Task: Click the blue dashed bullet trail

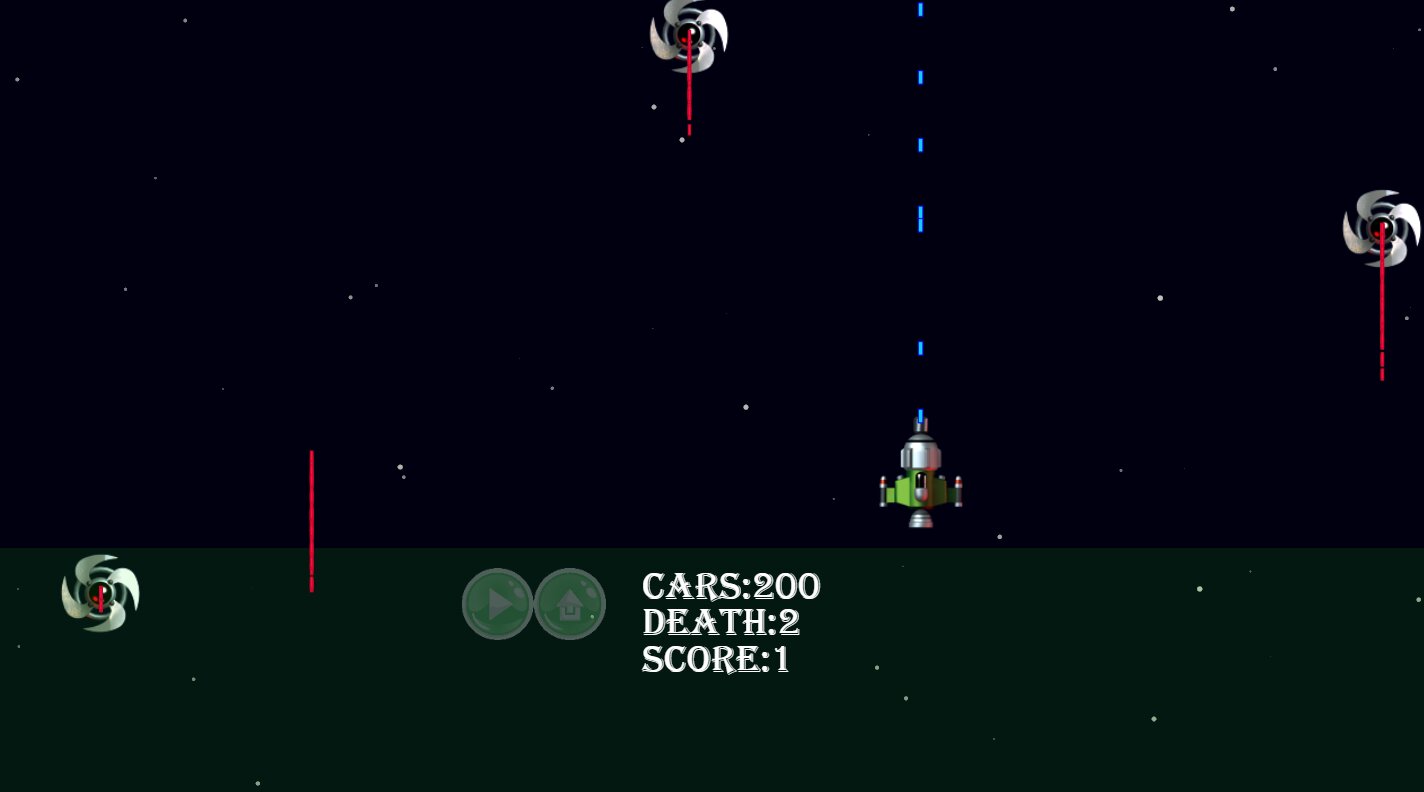Action: point(919,220)
